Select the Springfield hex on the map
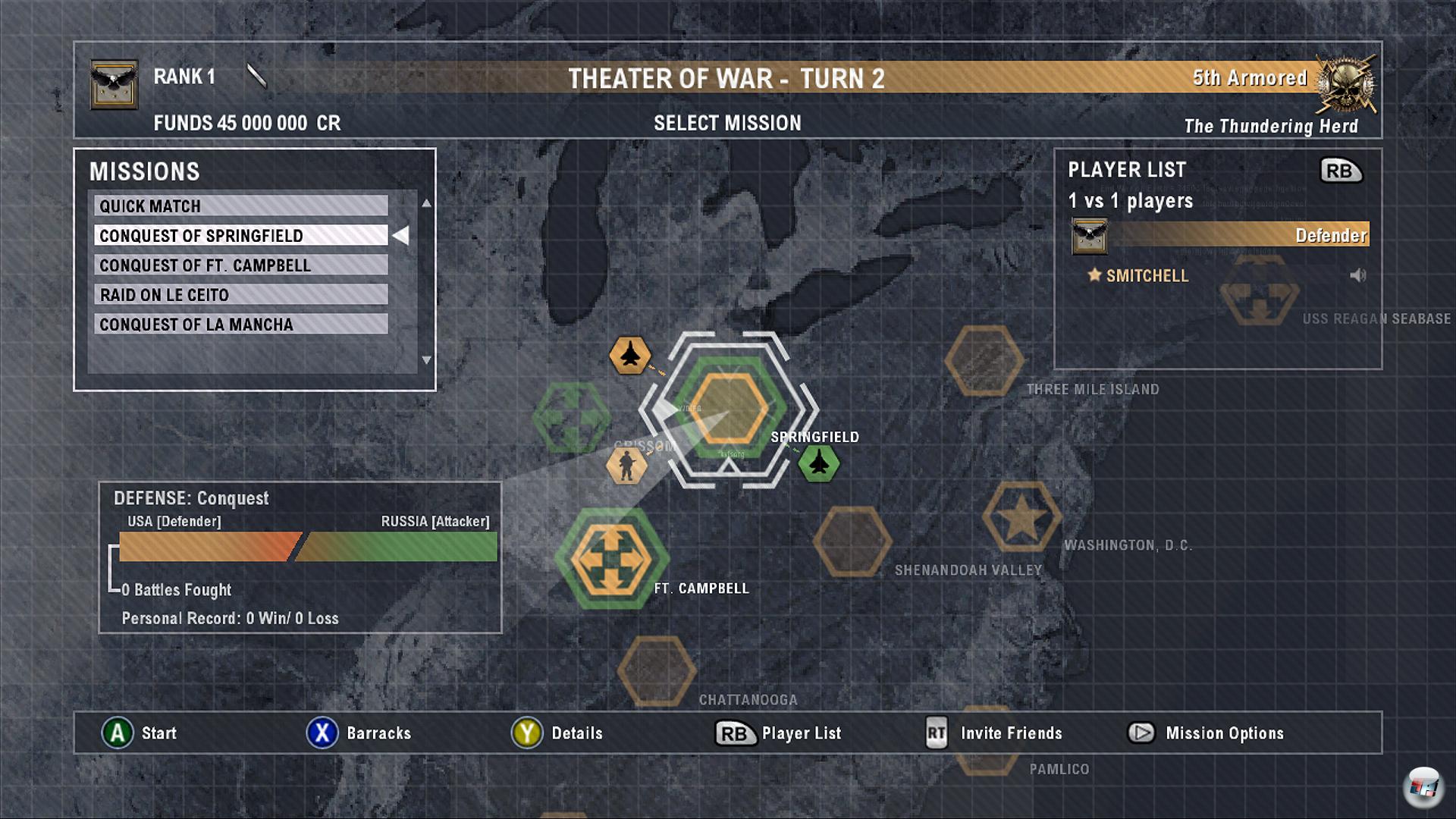1456x819 pixels. click(x=728, y=409)
